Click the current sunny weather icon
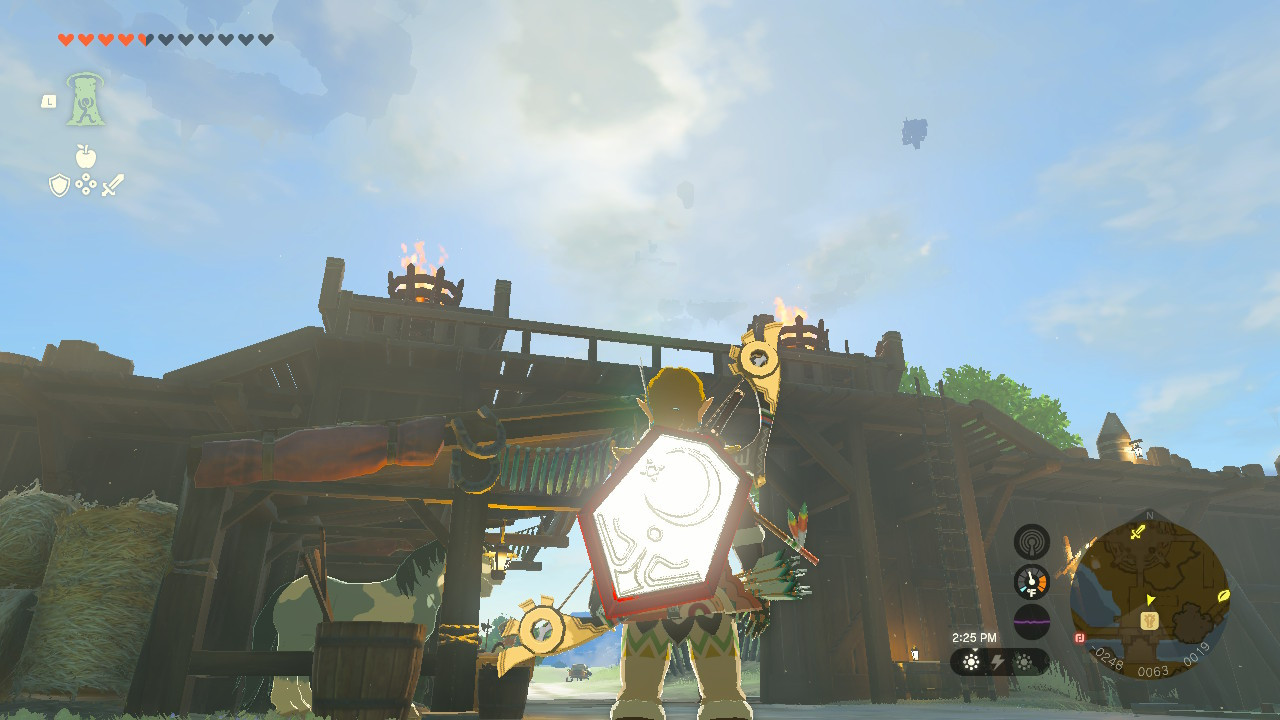The width and height of the screenshot is (1280, 720). point(972,661)
